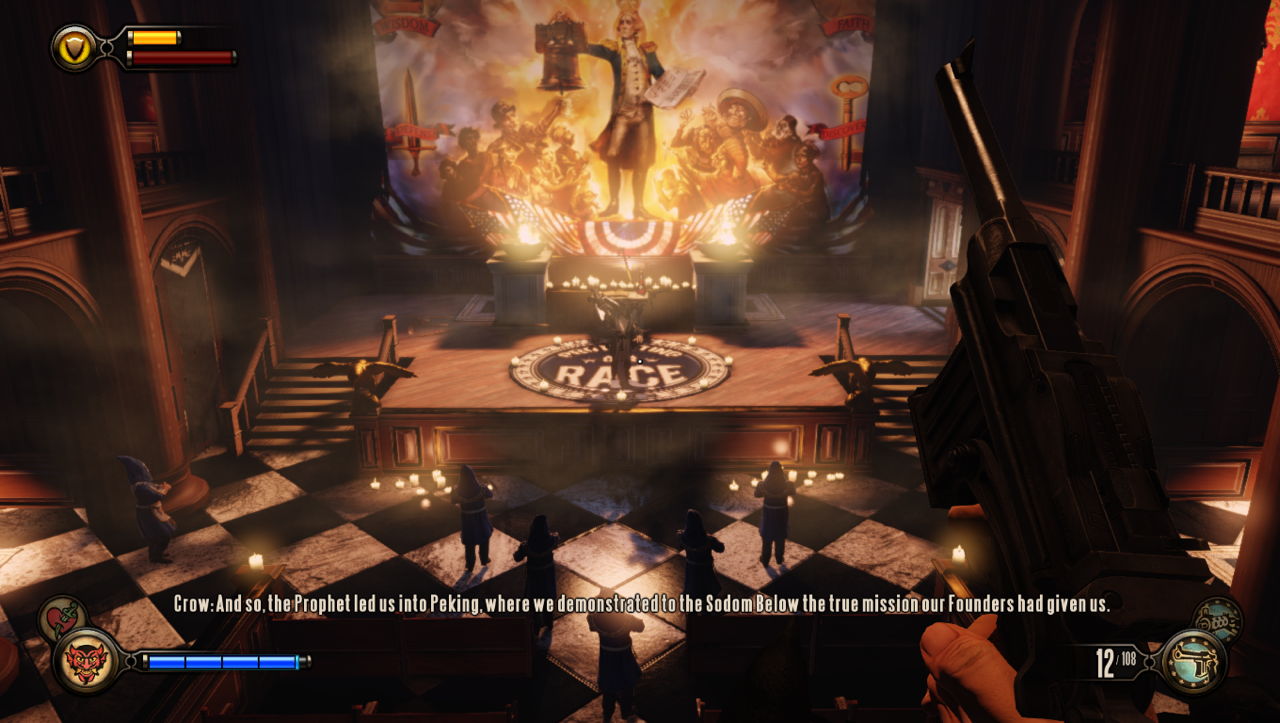Click the equipped pistol weapon icon
Image resolution: width=1280 pixels, height=723 pixels.
pyautogui.click(x=1195, y=661)
